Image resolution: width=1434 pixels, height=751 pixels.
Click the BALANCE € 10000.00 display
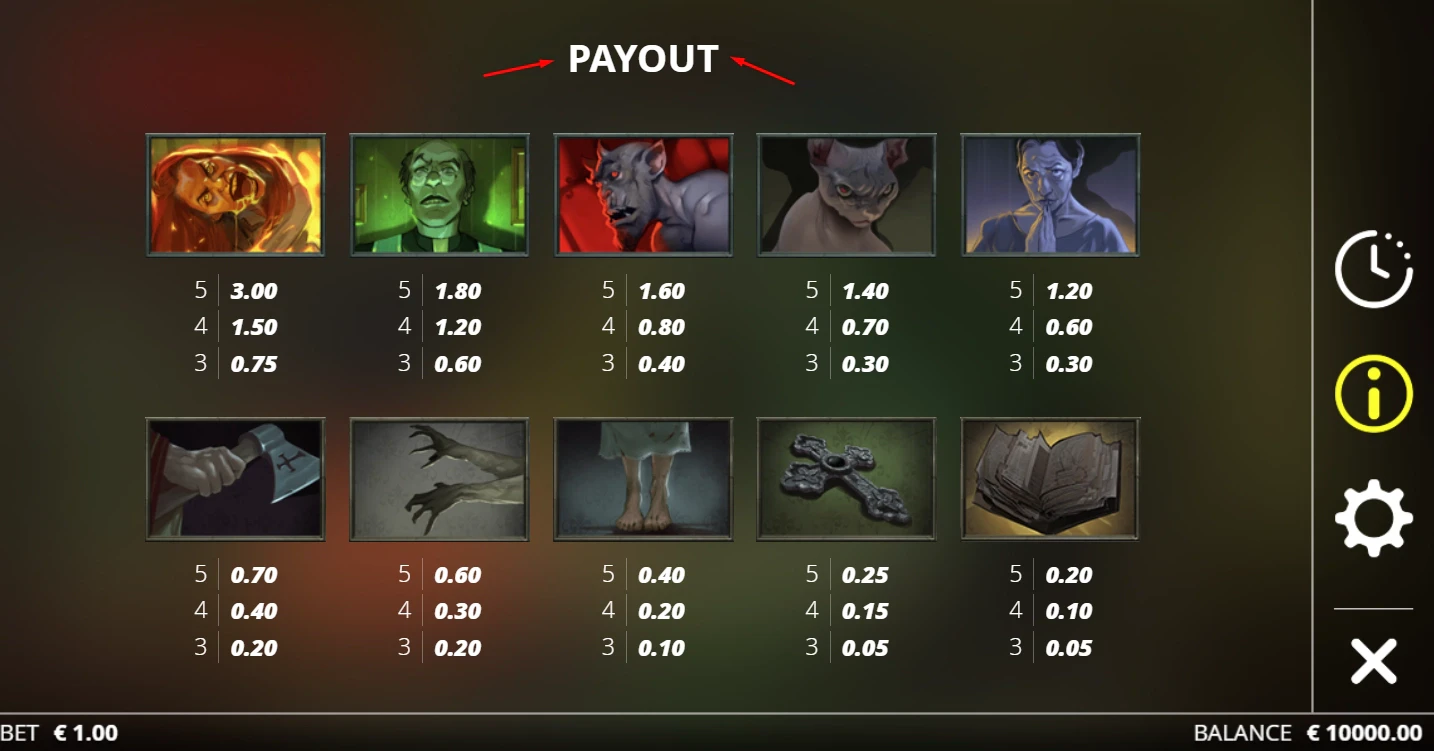tap(1310, 733)
